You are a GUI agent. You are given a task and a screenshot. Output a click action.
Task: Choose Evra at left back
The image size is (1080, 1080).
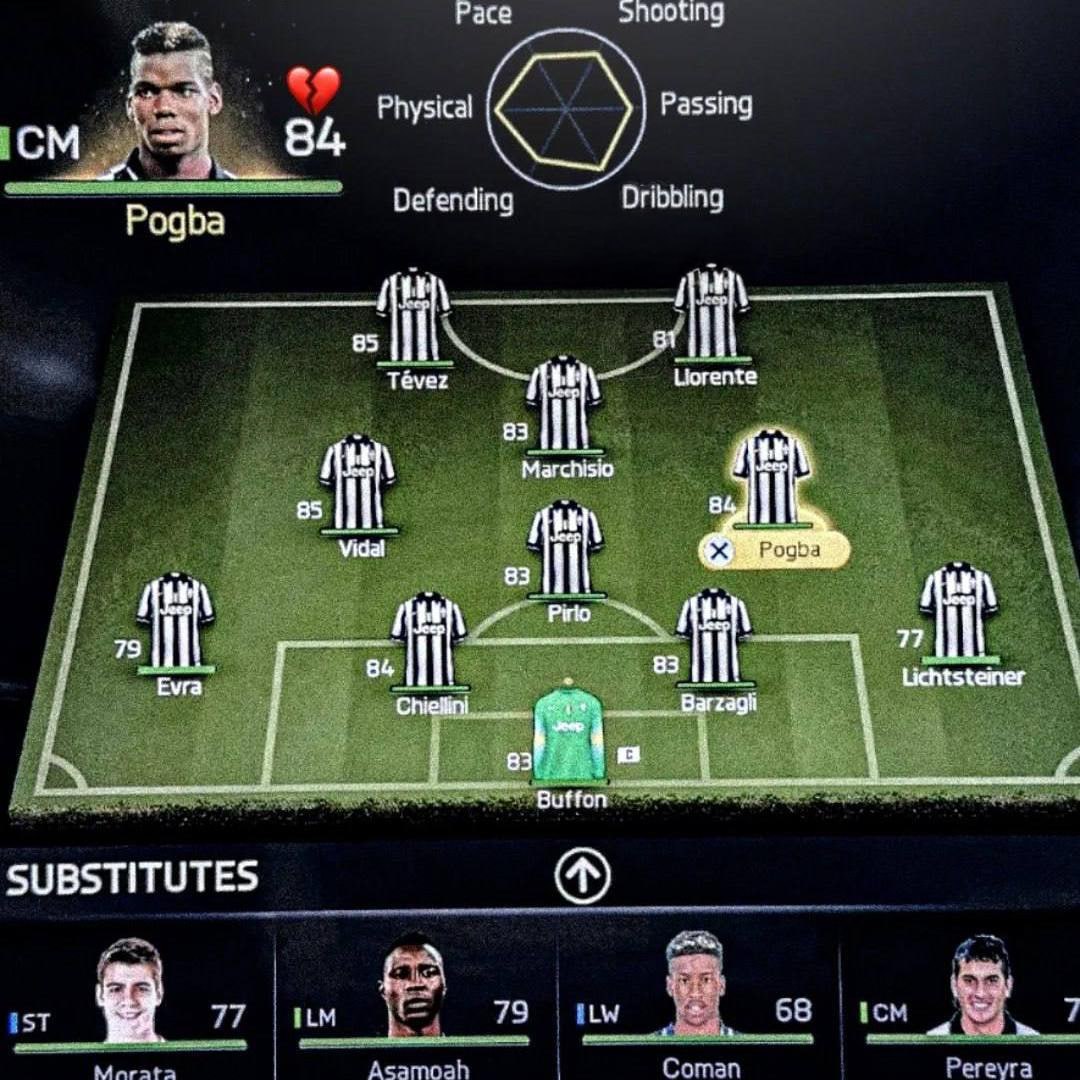click(x=175, y=621)
